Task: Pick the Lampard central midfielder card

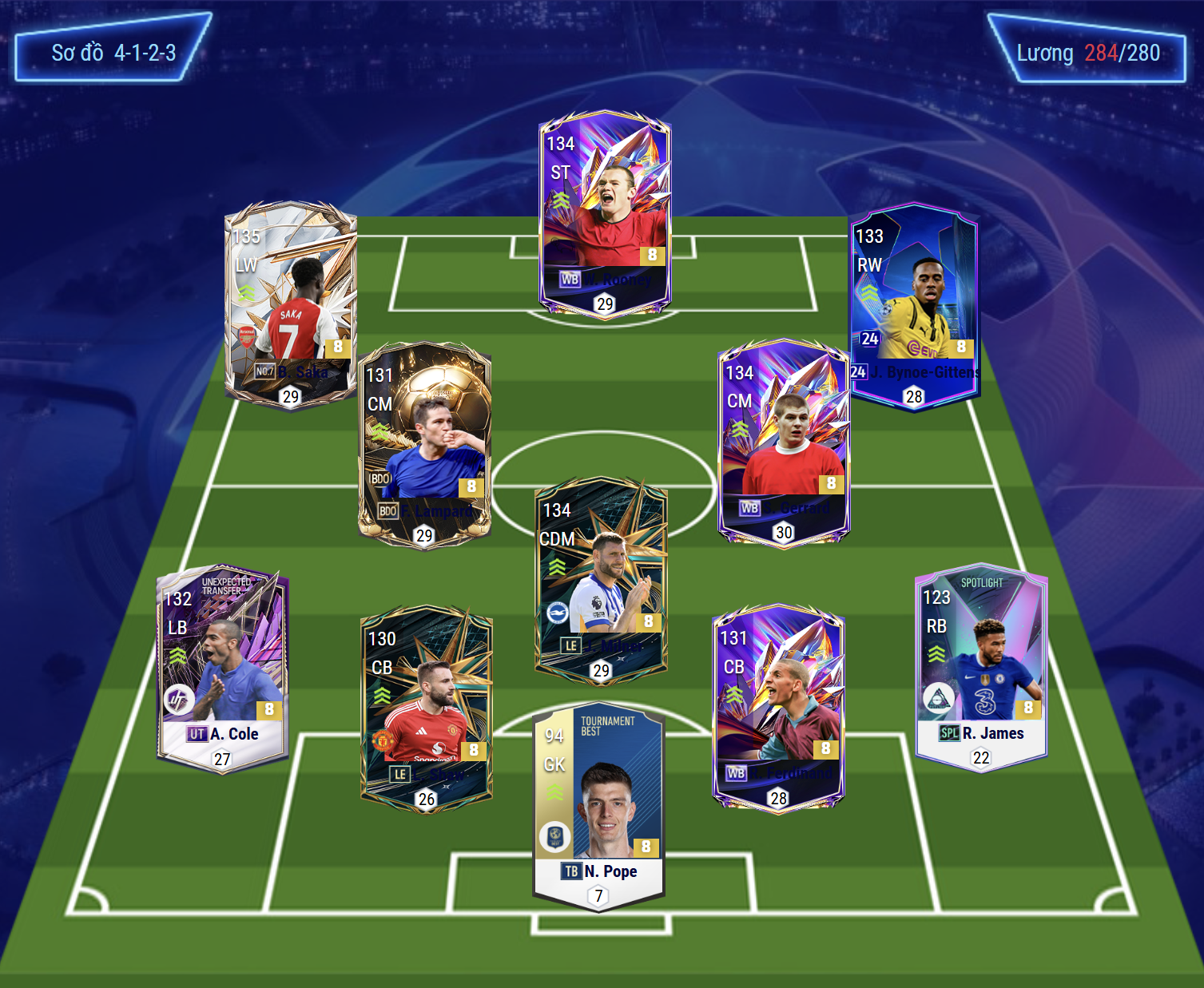Action: (424, 445)
